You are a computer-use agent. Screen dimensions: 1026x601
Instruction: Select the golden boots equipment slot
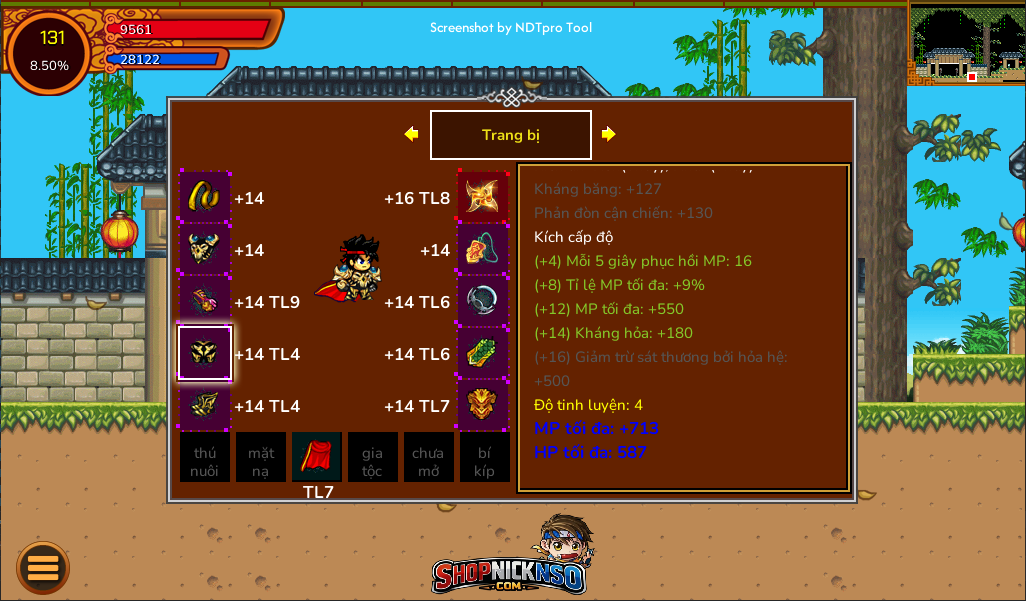tap(205, 405)
